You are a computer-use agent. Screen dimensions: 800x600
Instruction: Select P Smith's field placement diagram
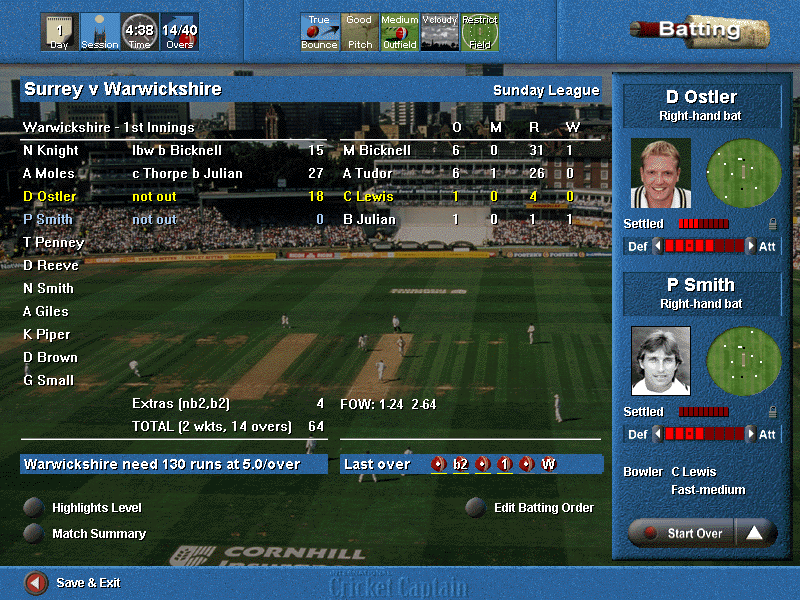click(x=744, y=360)
